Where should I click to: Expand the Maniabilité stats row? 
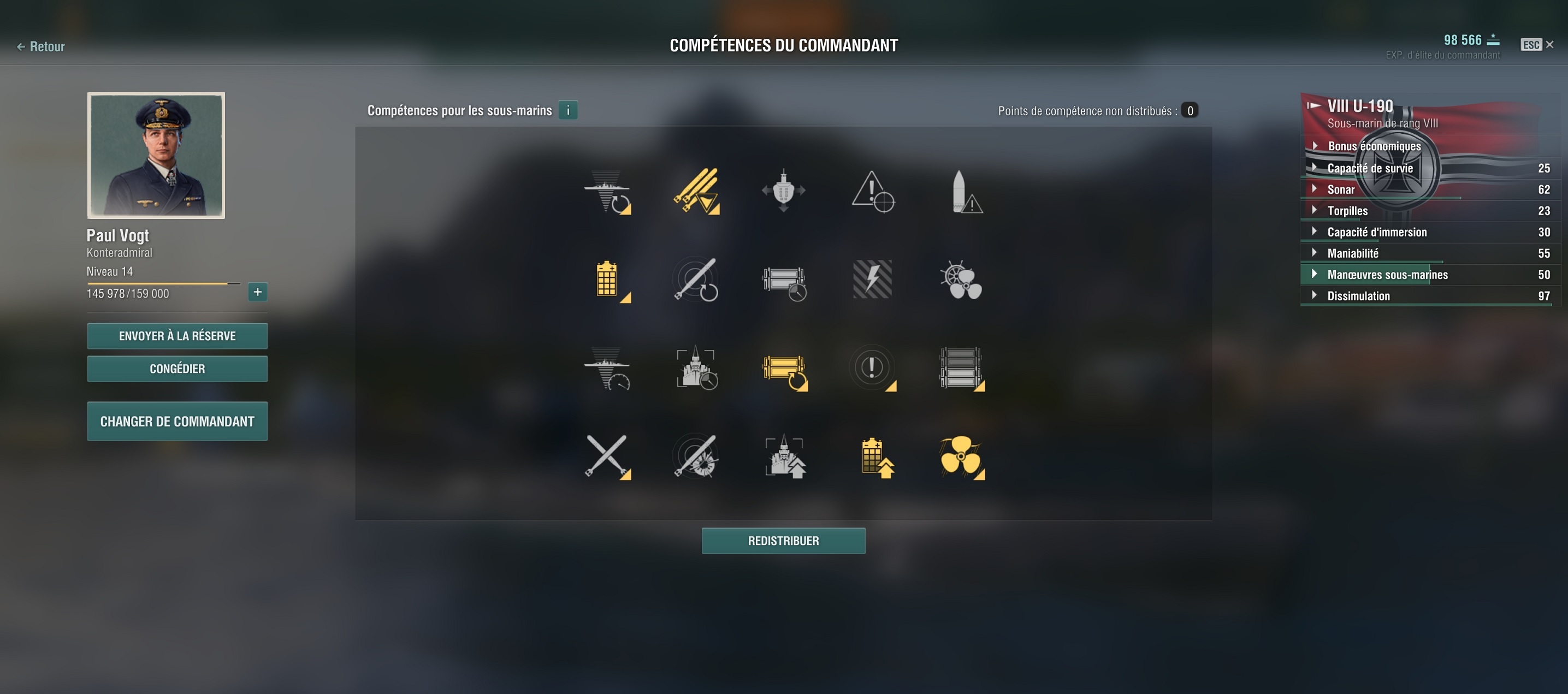point(1352,253)
